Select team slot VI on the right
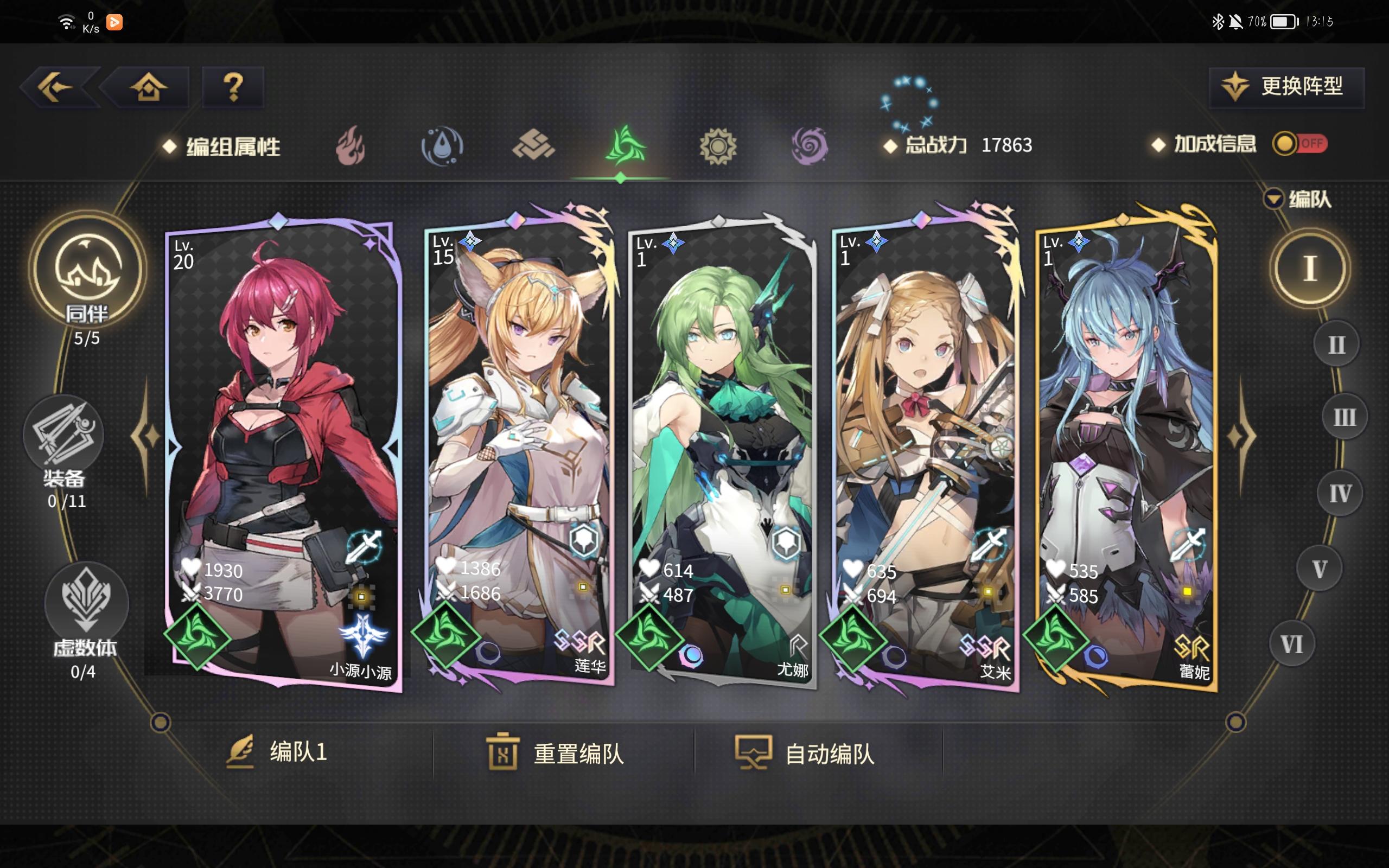Viewport: 1389px width, 868px height. 1291,644
